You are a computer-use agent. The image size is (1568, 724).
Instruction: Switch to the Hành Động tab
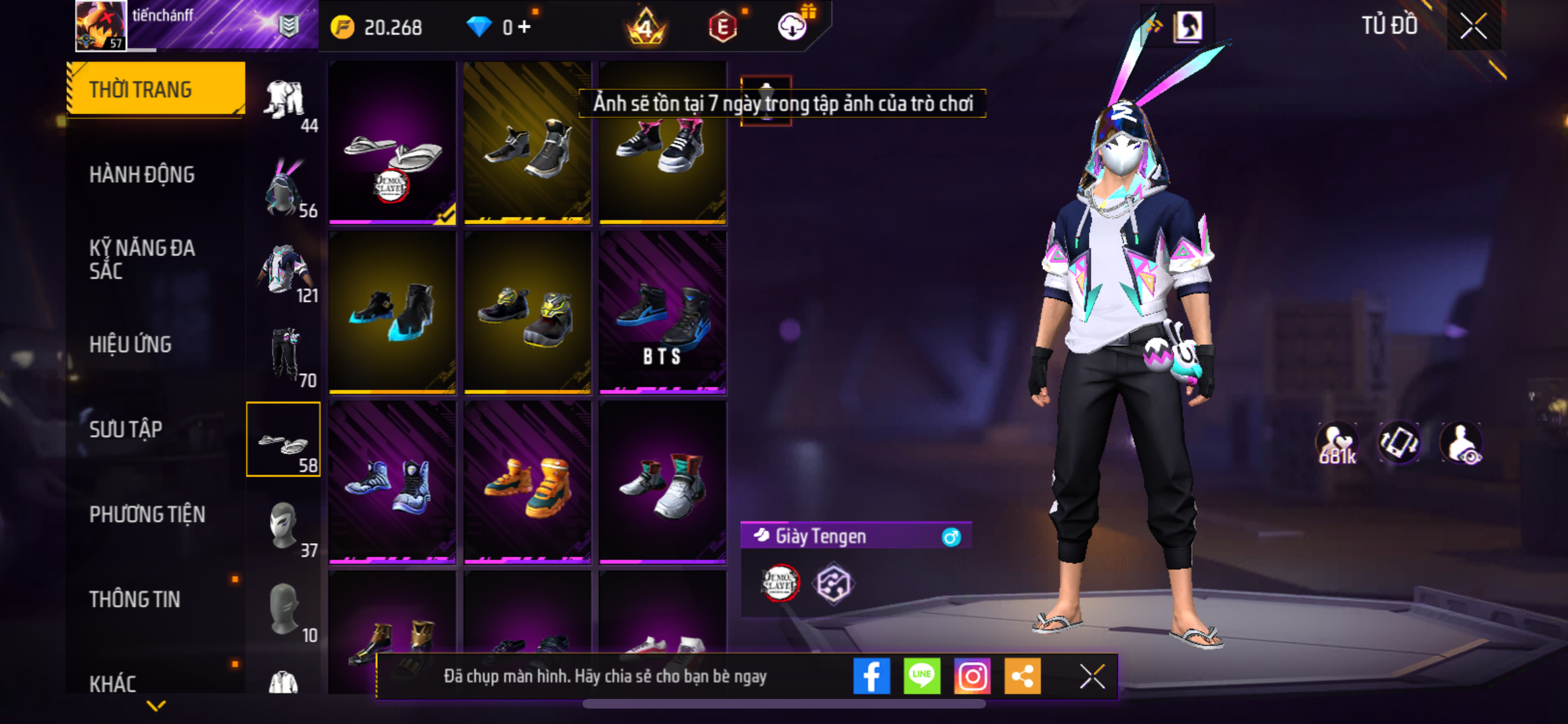(x=142, y=174)
